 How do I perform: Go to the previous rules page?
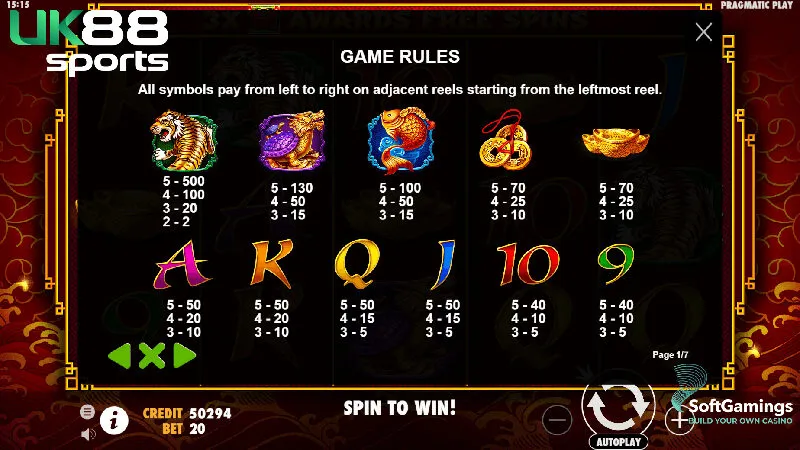pos(120,355)
